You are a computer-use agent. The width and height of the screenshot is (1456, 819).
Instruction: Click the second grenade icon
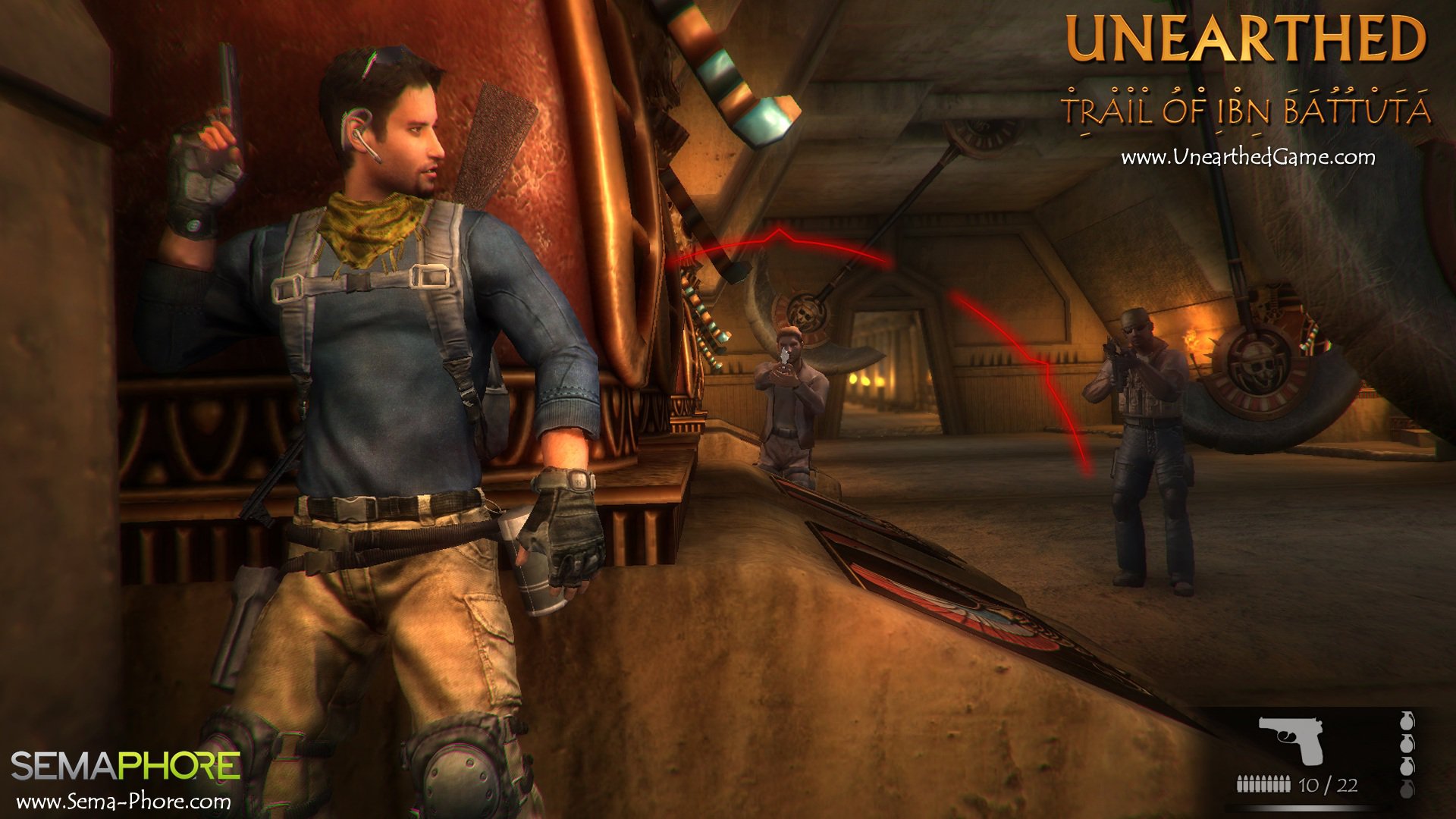coord(1407,744)
